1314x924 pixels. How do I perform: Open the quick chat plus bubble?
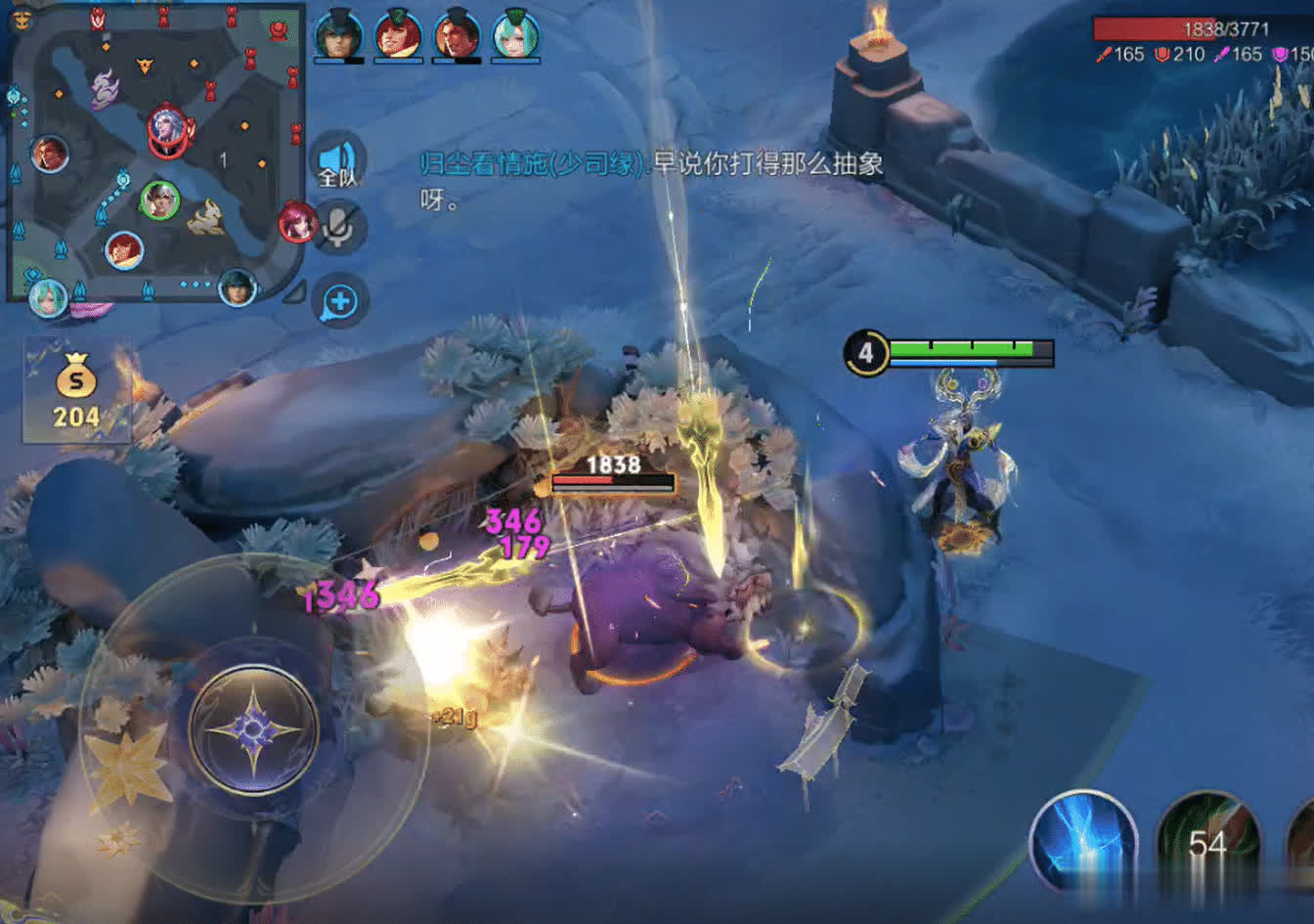coord(339,301)
